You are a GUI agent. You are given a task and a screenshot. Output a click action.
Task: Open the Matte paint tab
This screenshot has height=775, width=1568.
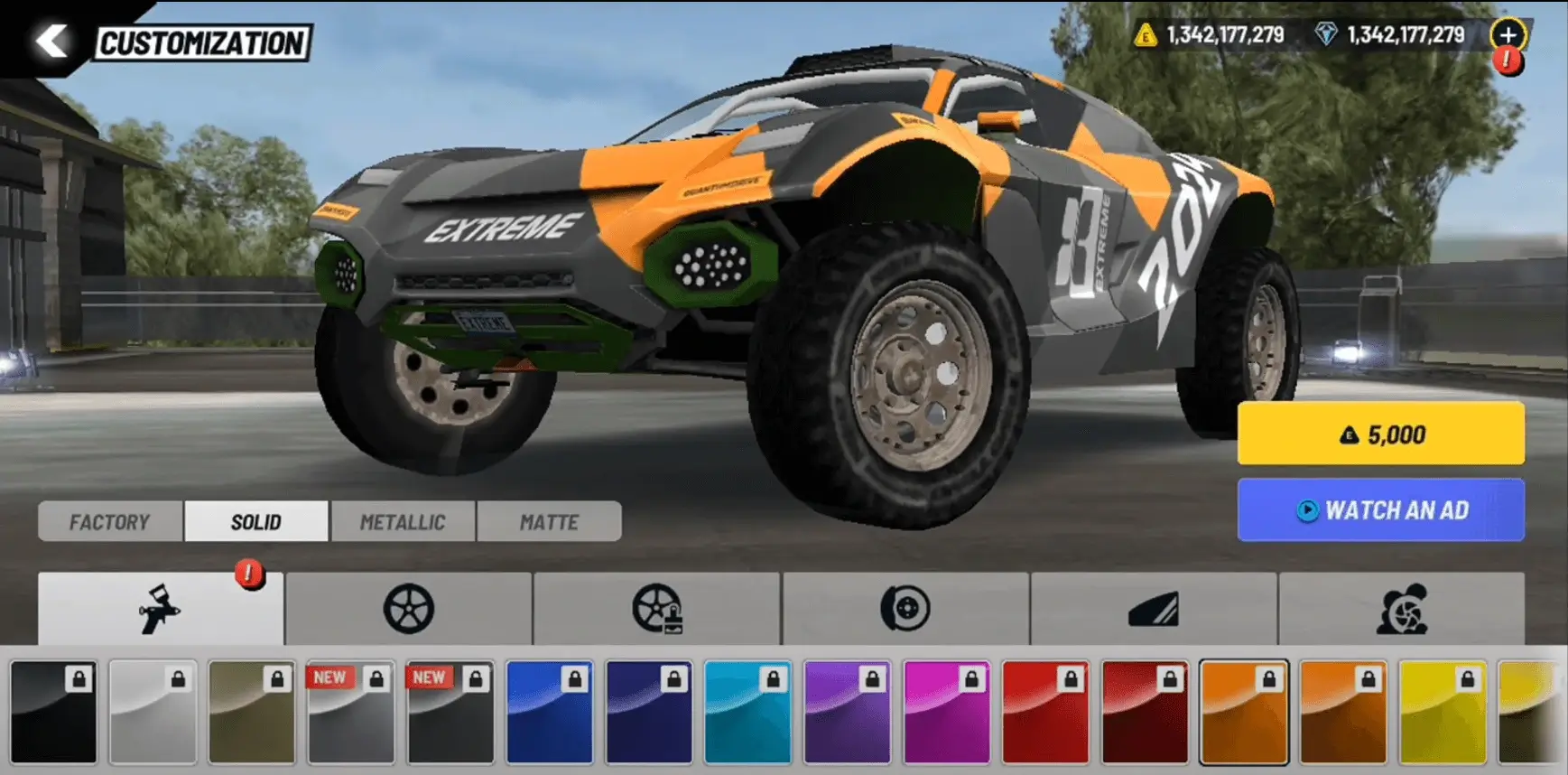click(x=549, y=521)
